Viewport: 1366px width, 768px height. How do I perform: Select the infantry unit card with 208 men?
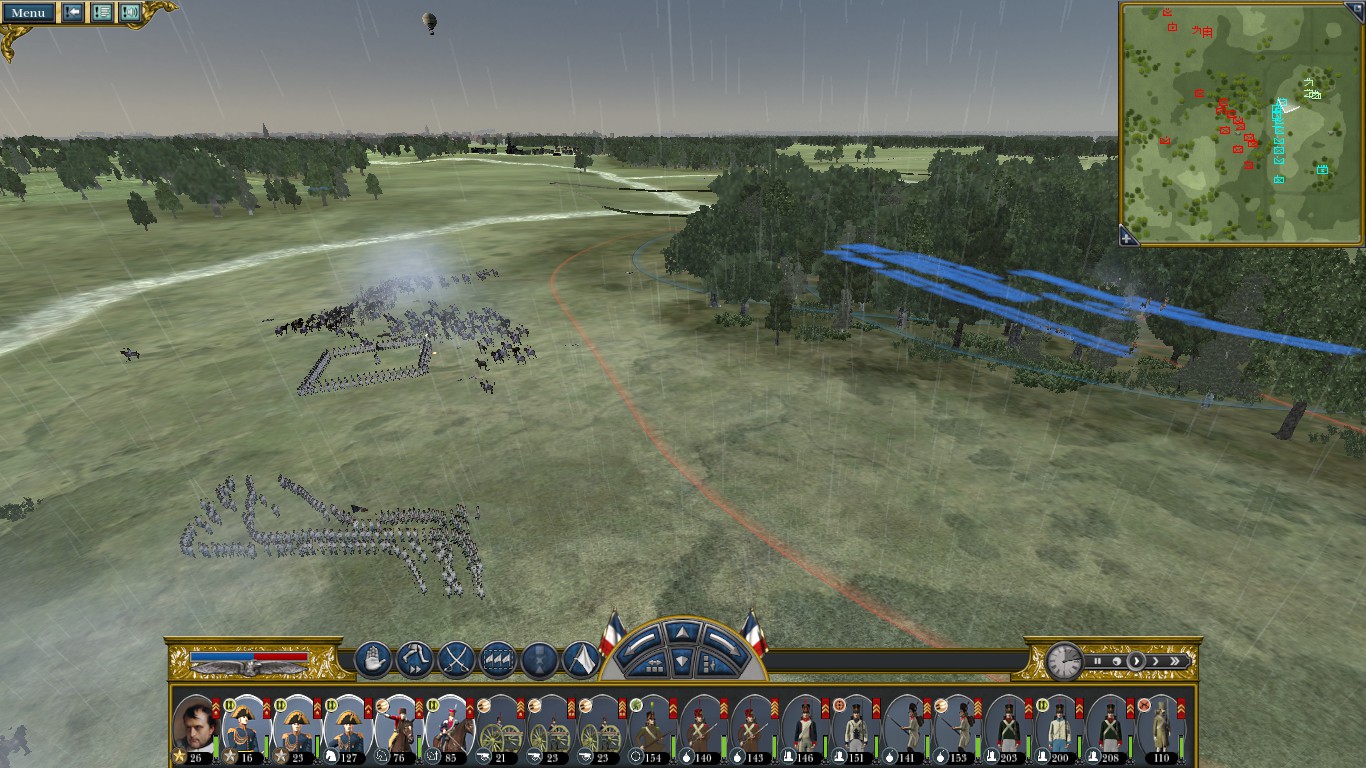[x=1110, y=728]
